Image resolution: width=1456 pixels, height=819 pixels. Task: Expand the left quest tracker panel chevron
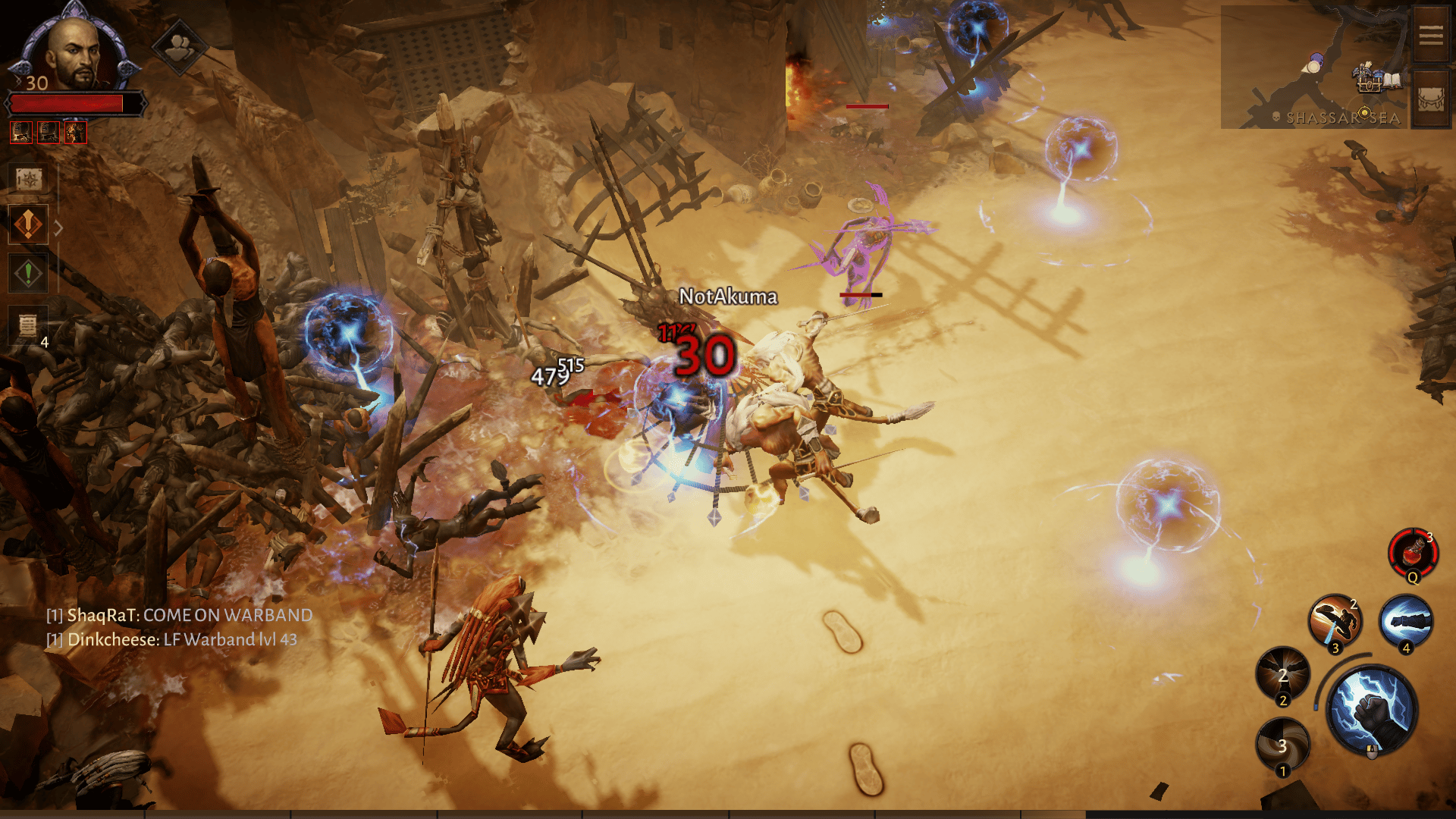click(59, 227)
